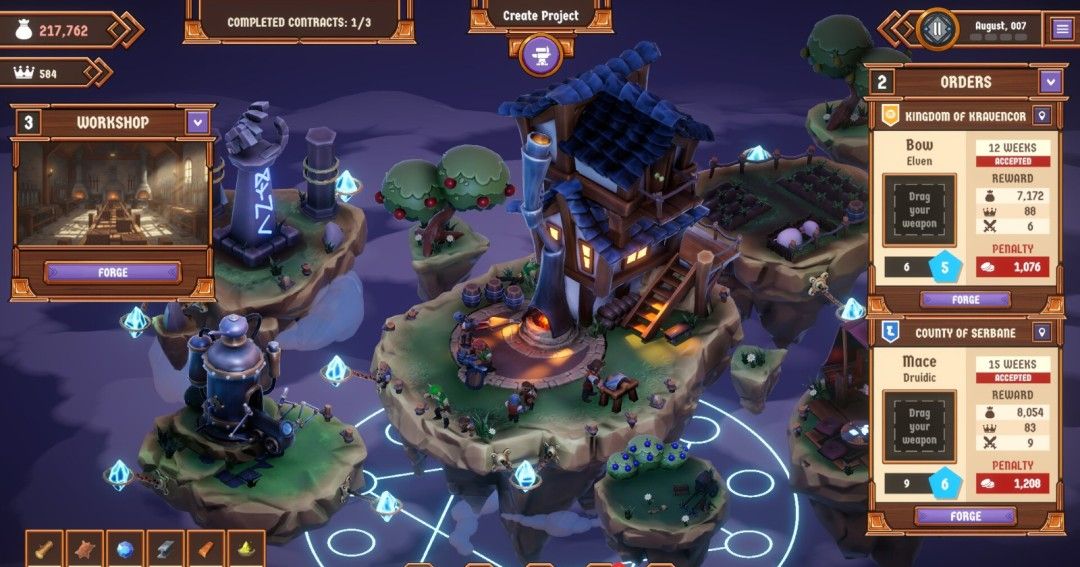Forge in the Workshop panel

coord(113,272)
